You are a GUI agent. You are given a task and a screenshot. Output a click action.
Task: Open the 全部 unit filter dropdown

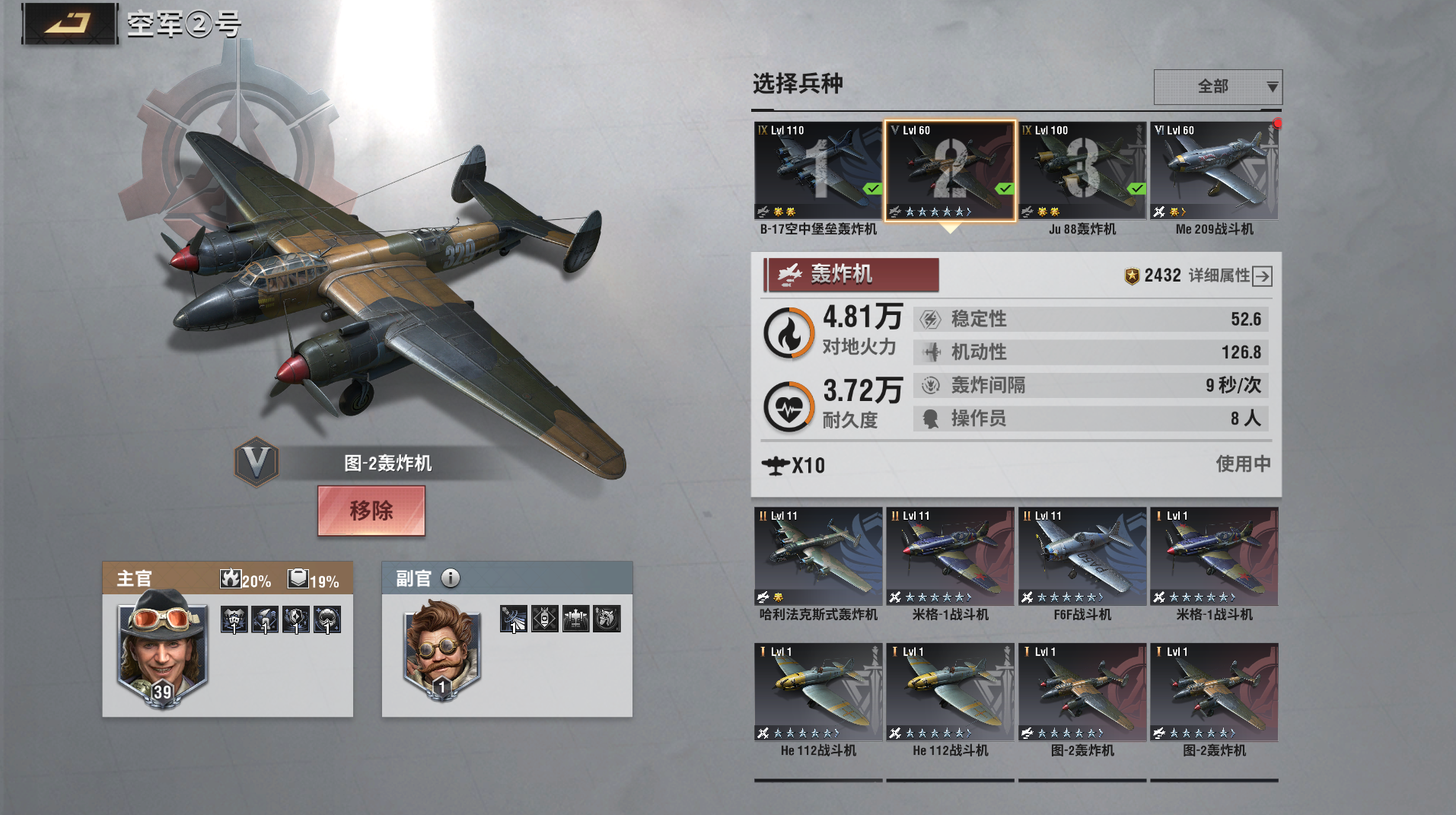[x=1217, y=87]
